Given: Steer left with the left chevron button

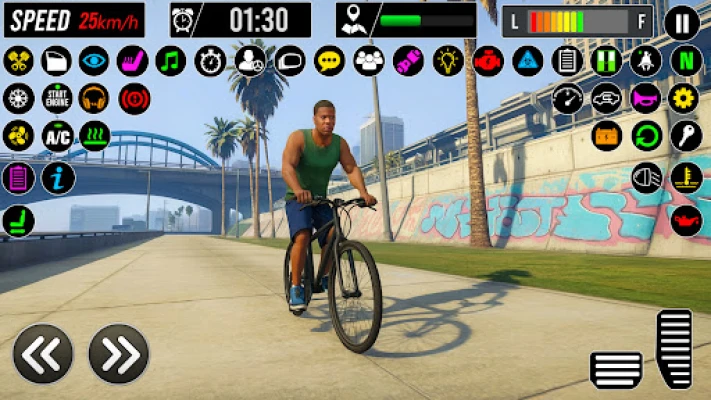Looking at the screenshot, I should 43,353.
